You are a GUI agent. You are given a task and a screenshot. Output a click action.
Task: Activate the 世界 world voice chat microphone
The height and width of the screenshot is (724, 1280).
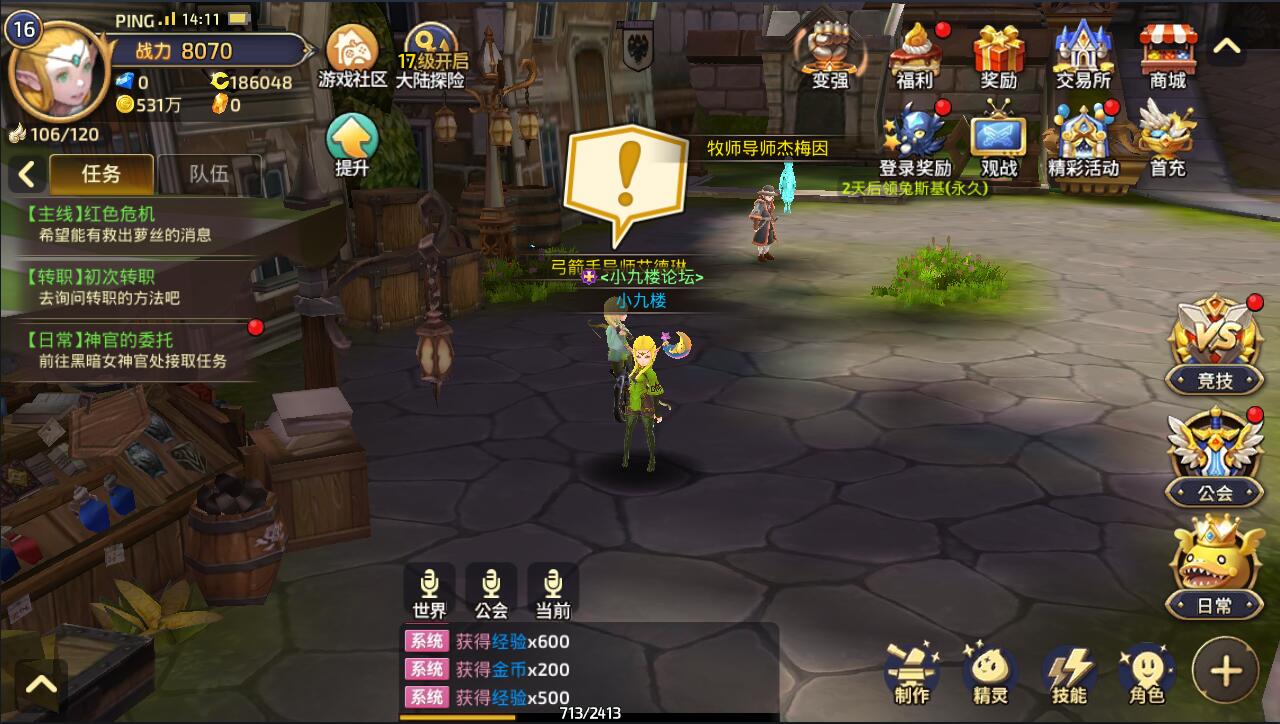(x=429, y=591)
